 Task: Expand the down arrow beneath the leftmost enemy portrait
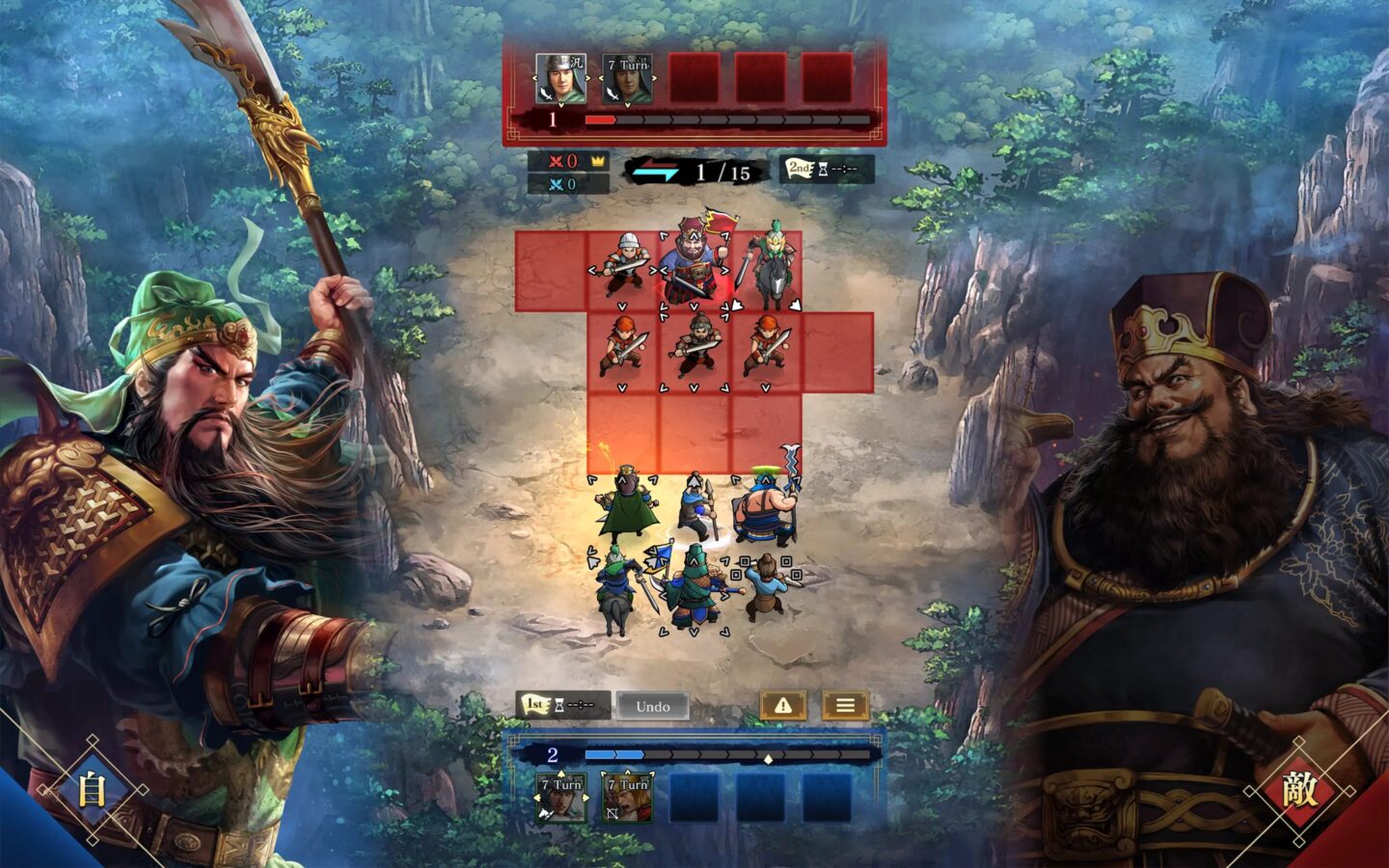561,103
